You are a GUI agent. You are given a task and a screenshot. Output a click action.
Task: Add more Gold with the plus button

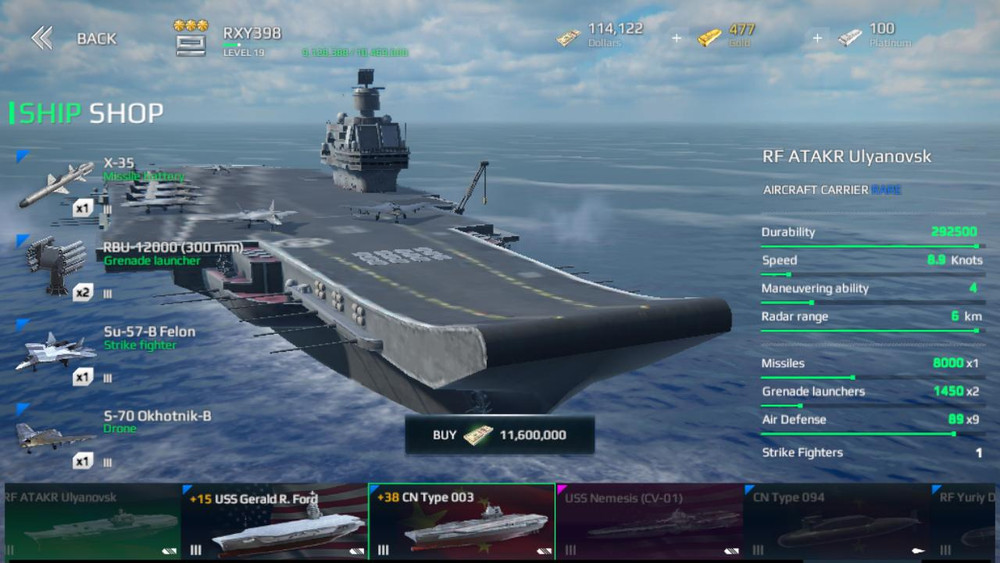coord(817,38)
